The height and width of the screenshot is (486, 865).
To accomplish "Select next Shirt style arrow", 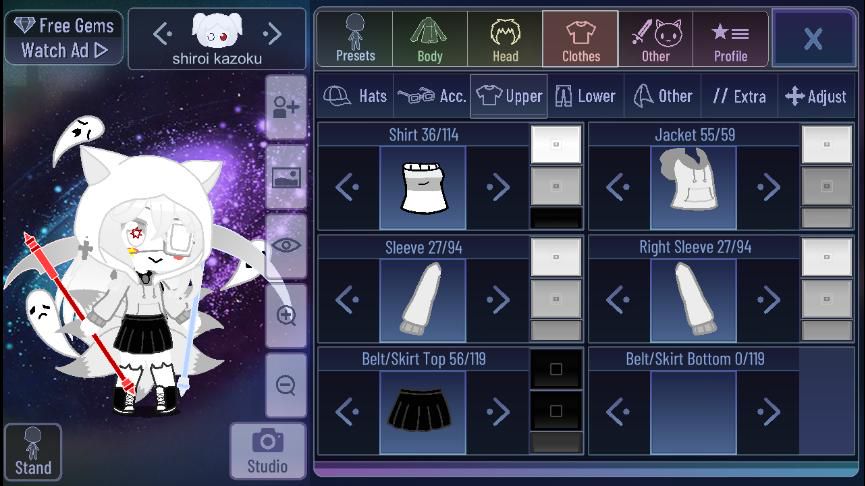I will pos(497,187).
